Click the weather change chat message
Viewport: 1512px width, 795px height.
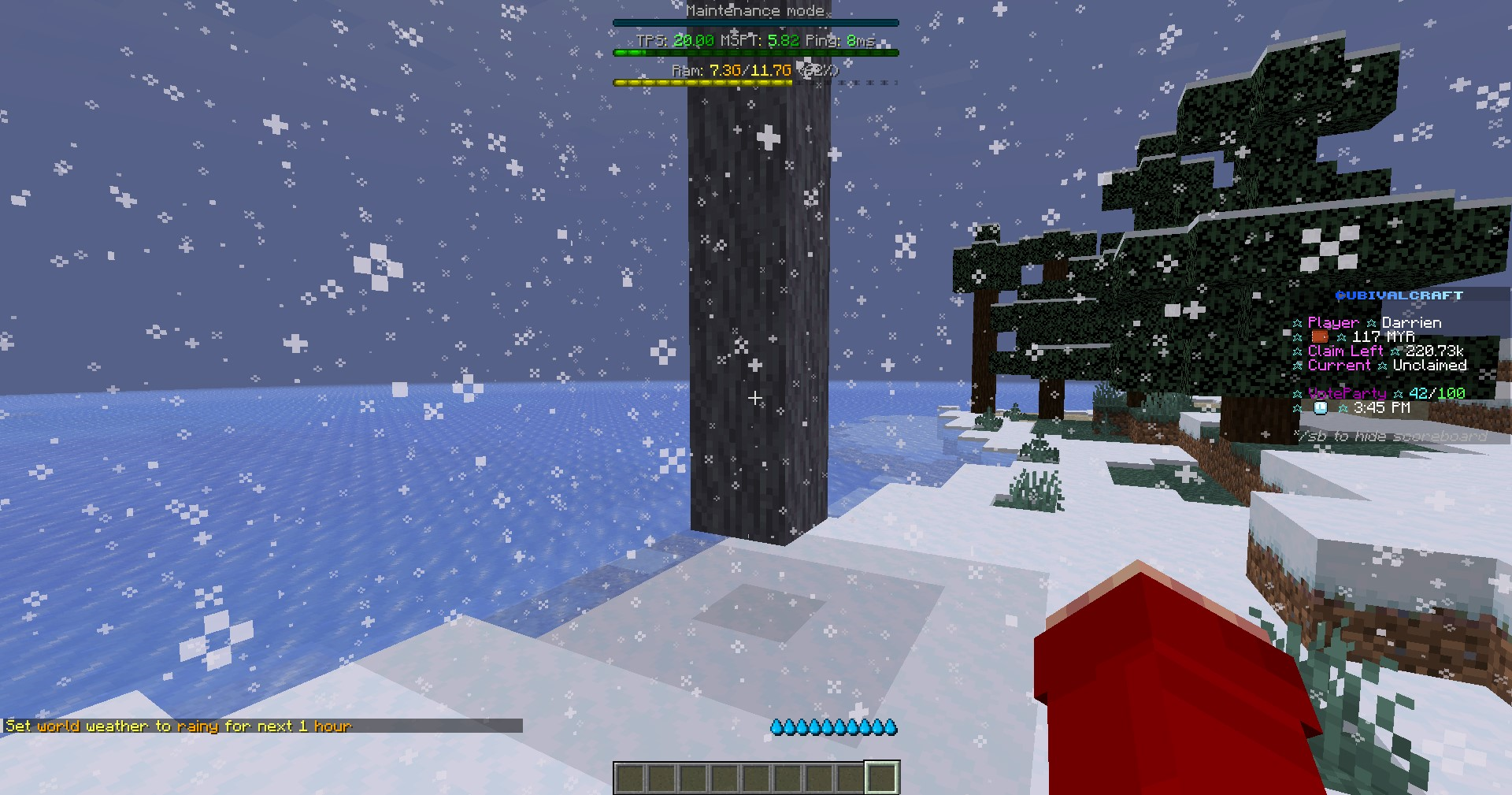pyautogui.click(x=177, y=726)
